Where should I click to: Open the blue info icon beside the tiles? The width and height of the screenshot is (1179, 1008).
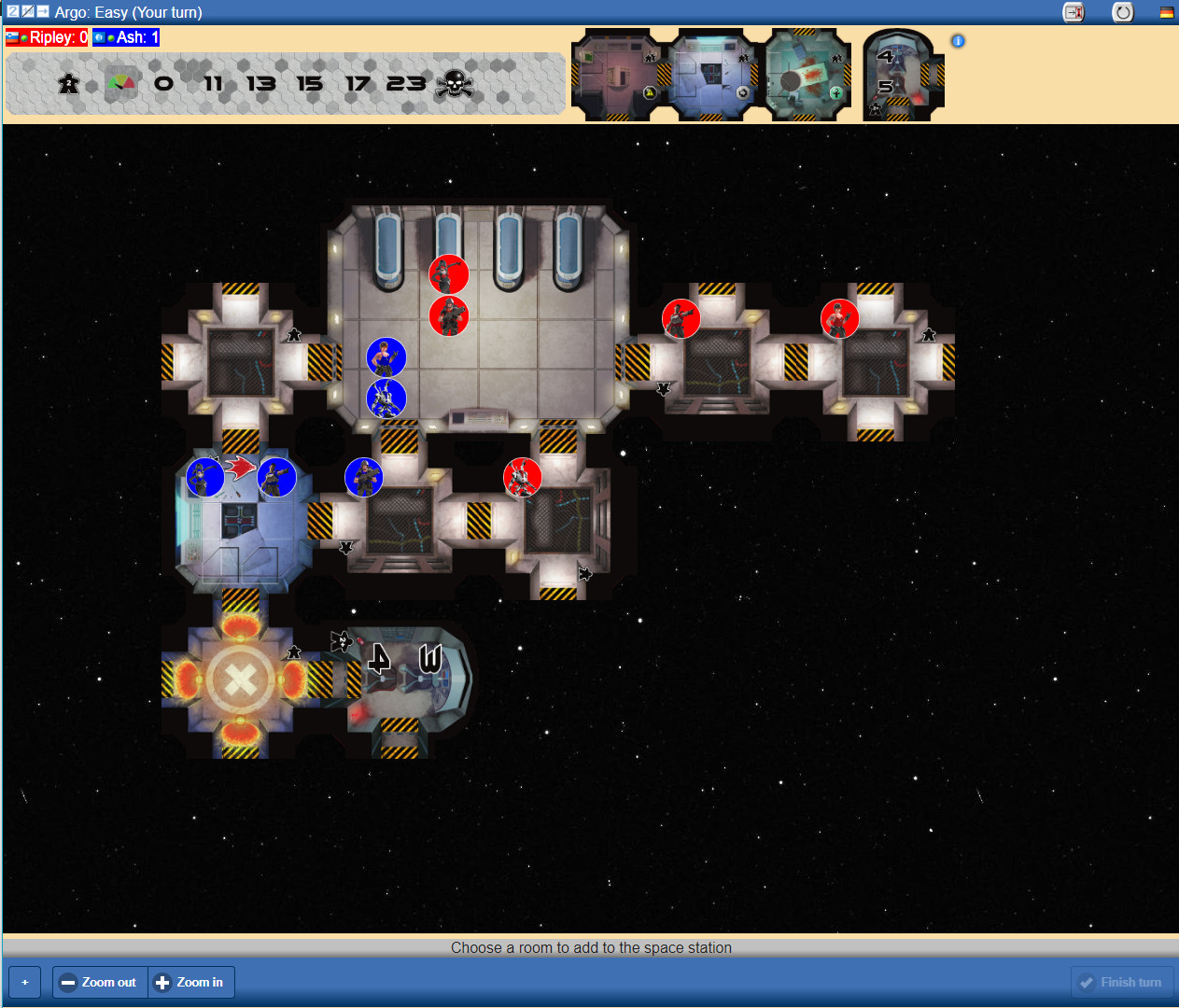click(958, 41)
